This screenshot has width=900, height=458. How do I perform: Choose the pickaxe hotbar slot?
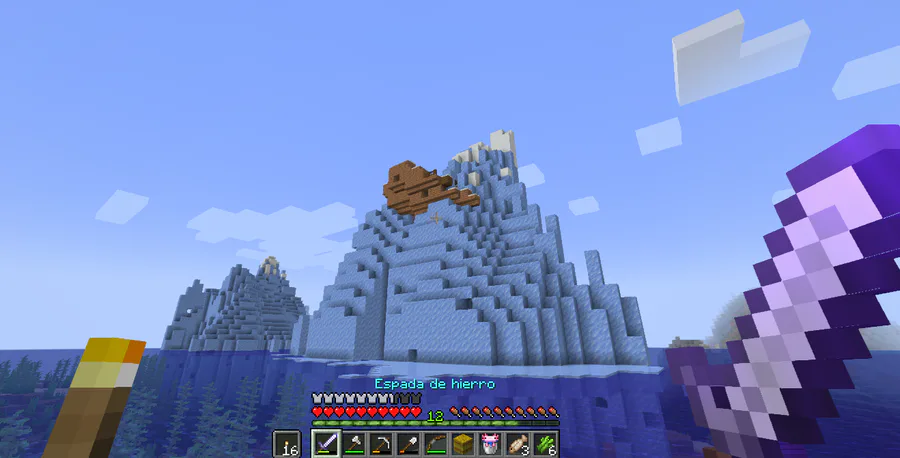click(381, 444)
